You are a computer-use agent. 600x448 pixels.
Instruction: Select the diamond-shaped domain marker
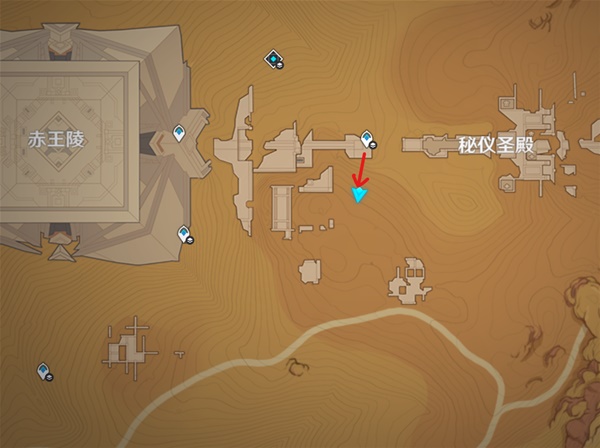(x=272, y=60)
